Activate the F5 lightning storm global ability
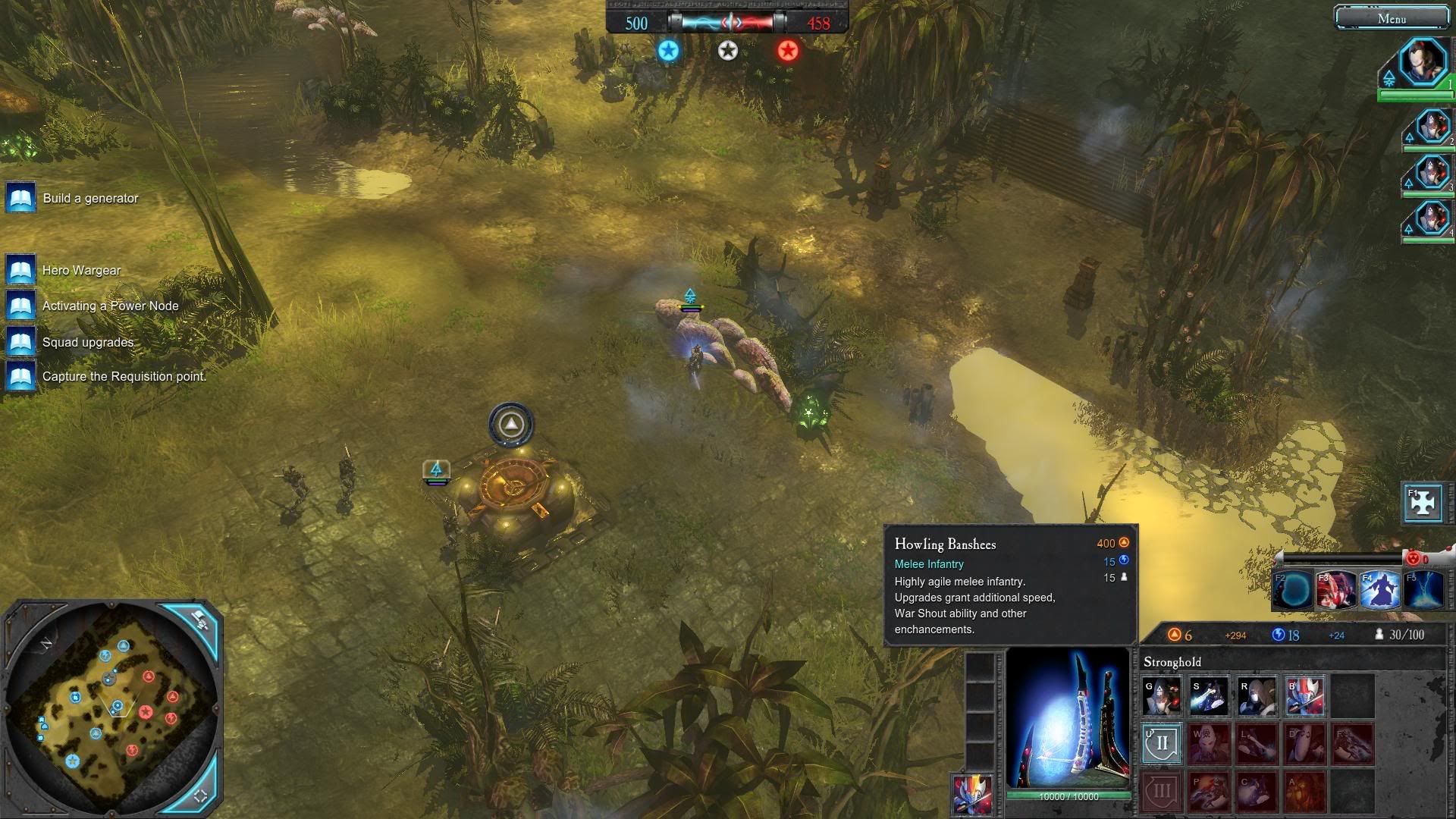This screenshot has height=819, width=1456. click(x=1423, y=590)
